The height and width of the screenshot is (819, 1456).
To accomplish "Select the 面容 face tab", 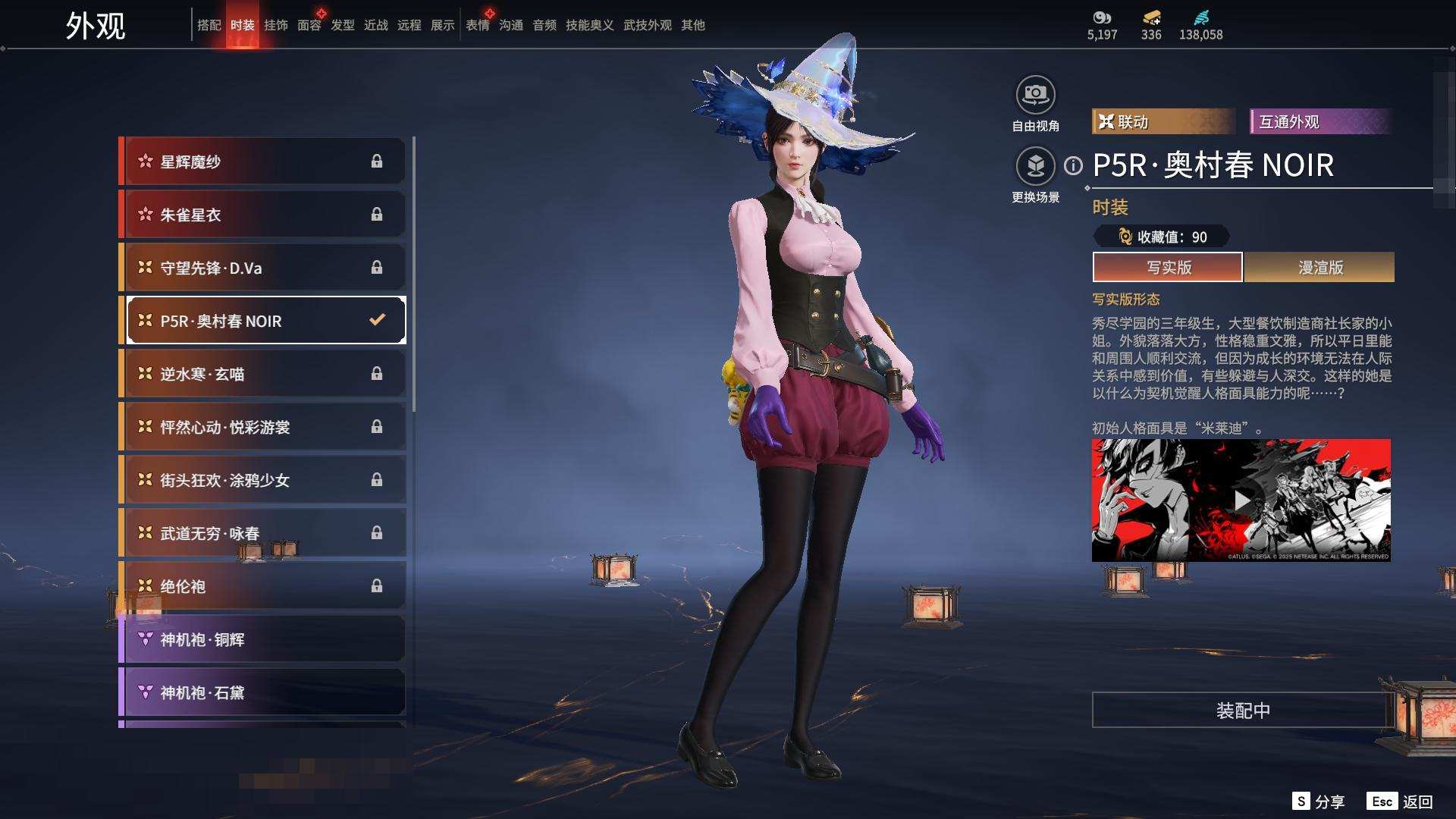I will tap(309, 25).
